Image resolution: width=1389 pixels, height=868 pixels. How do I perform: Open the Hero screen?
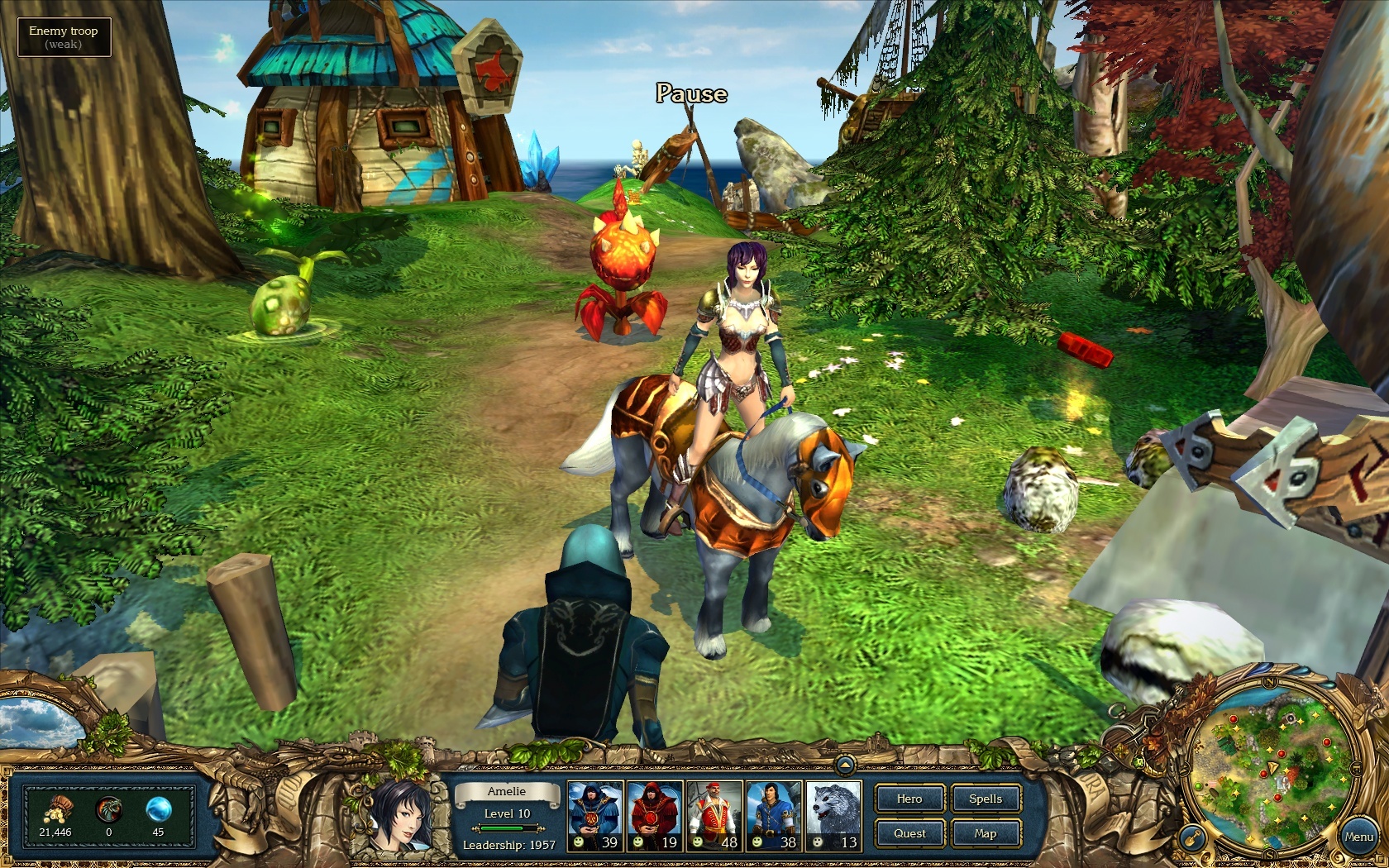point(909,799)
